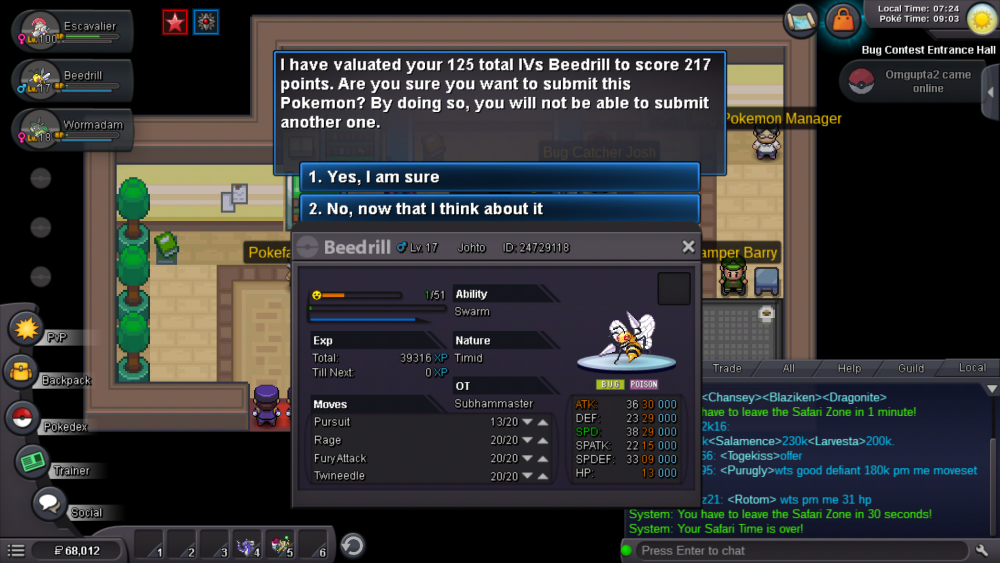Click the hotbar refresh arrow icon
The height and width of the screenshot is (563, 1000).
(x=352, y=545)
